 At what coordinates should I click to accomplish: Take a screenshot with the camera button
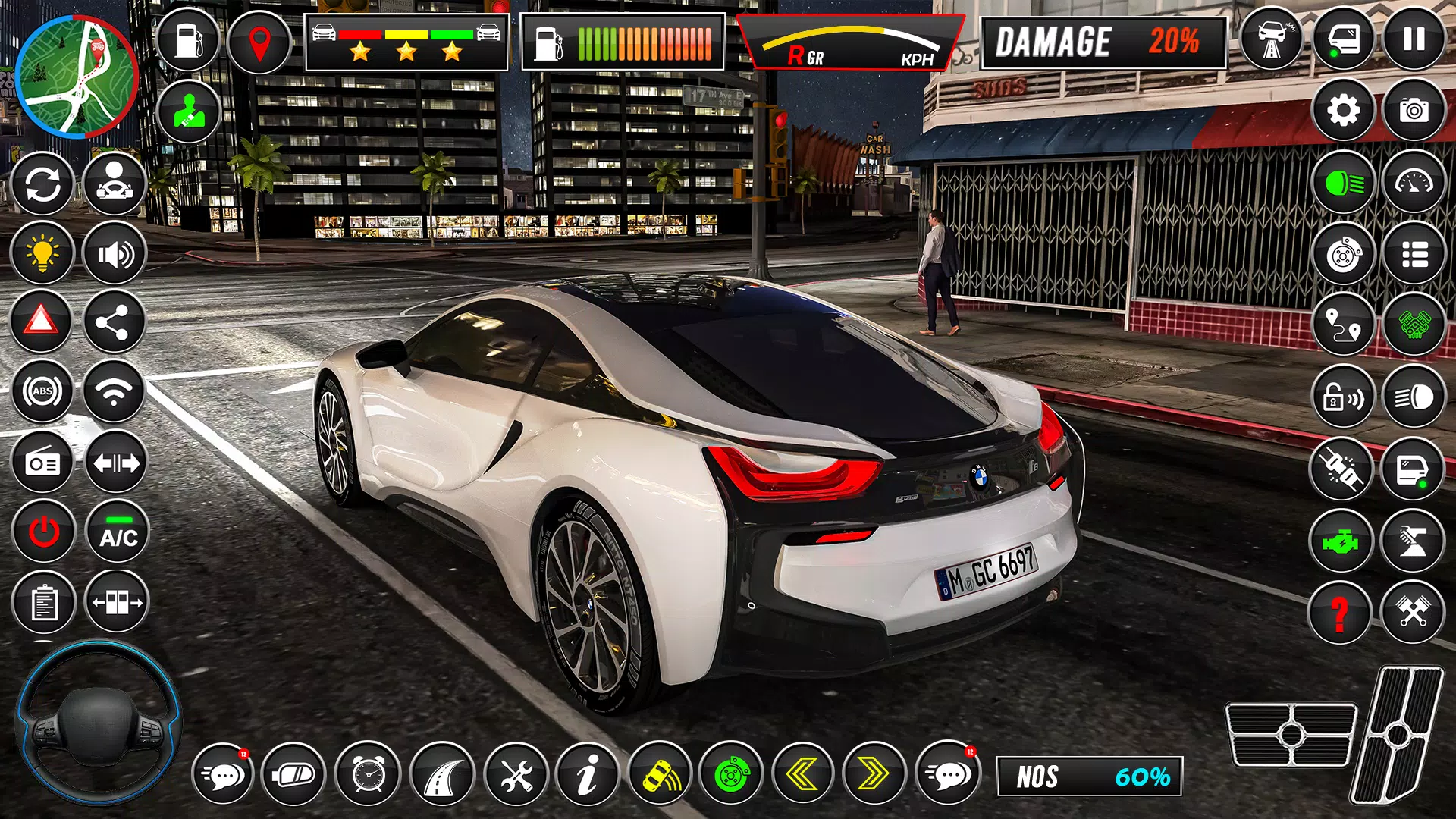click(1414, 111)
